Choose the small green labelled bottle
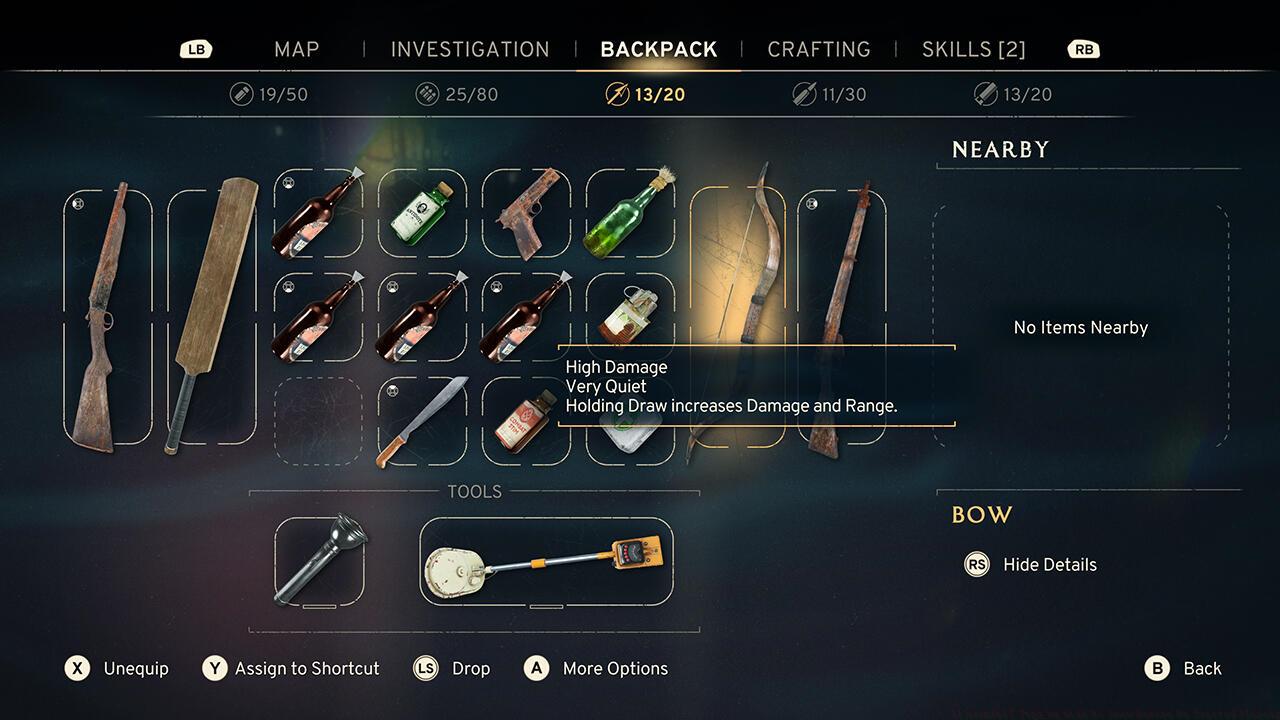 pyautogui.click(x=422, y=213)
